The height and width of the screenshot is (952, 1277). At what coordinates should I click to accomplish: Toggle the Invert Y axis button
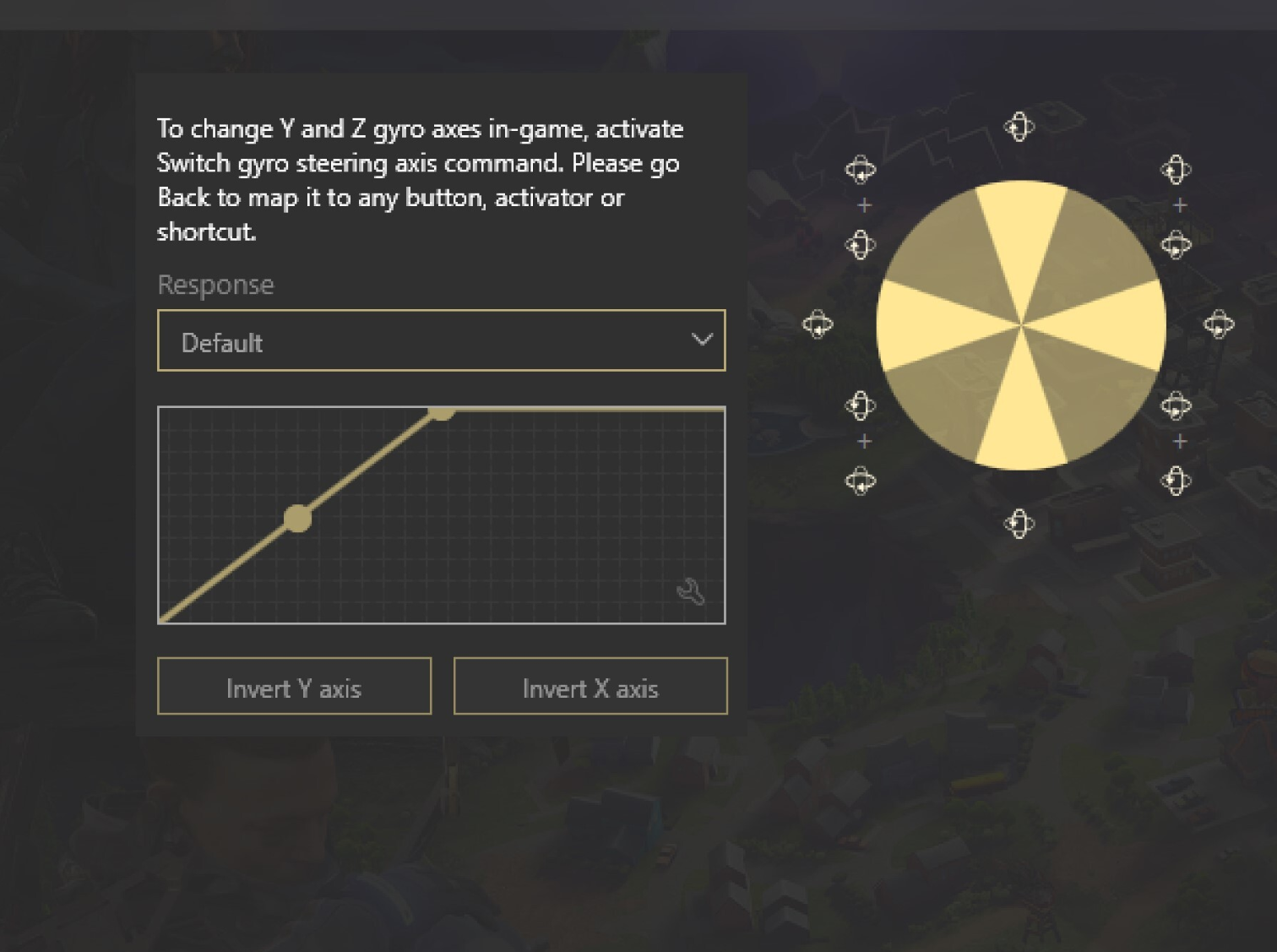click(294, 687)
